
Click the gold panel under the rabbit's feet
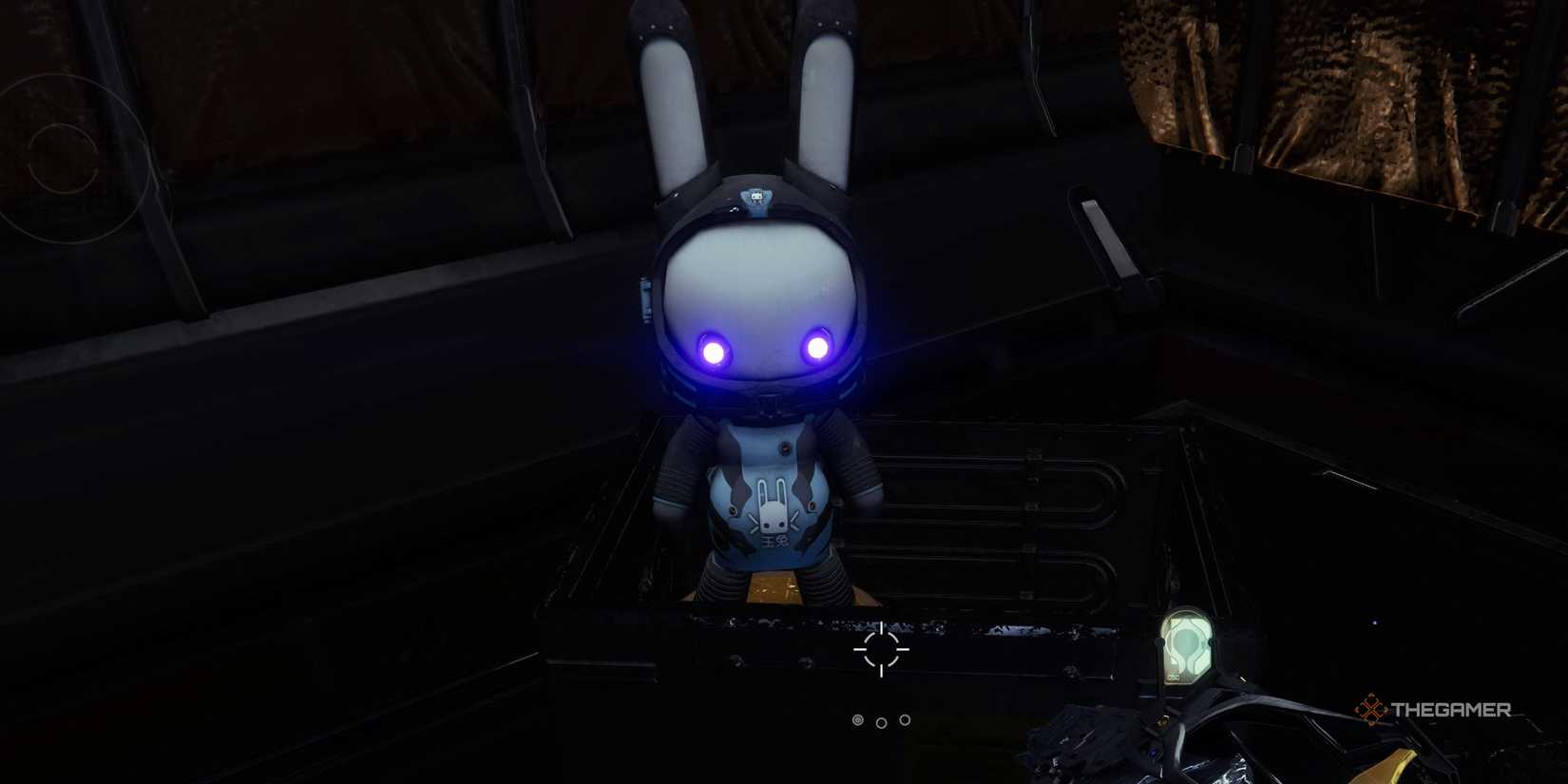click(774, 587)
